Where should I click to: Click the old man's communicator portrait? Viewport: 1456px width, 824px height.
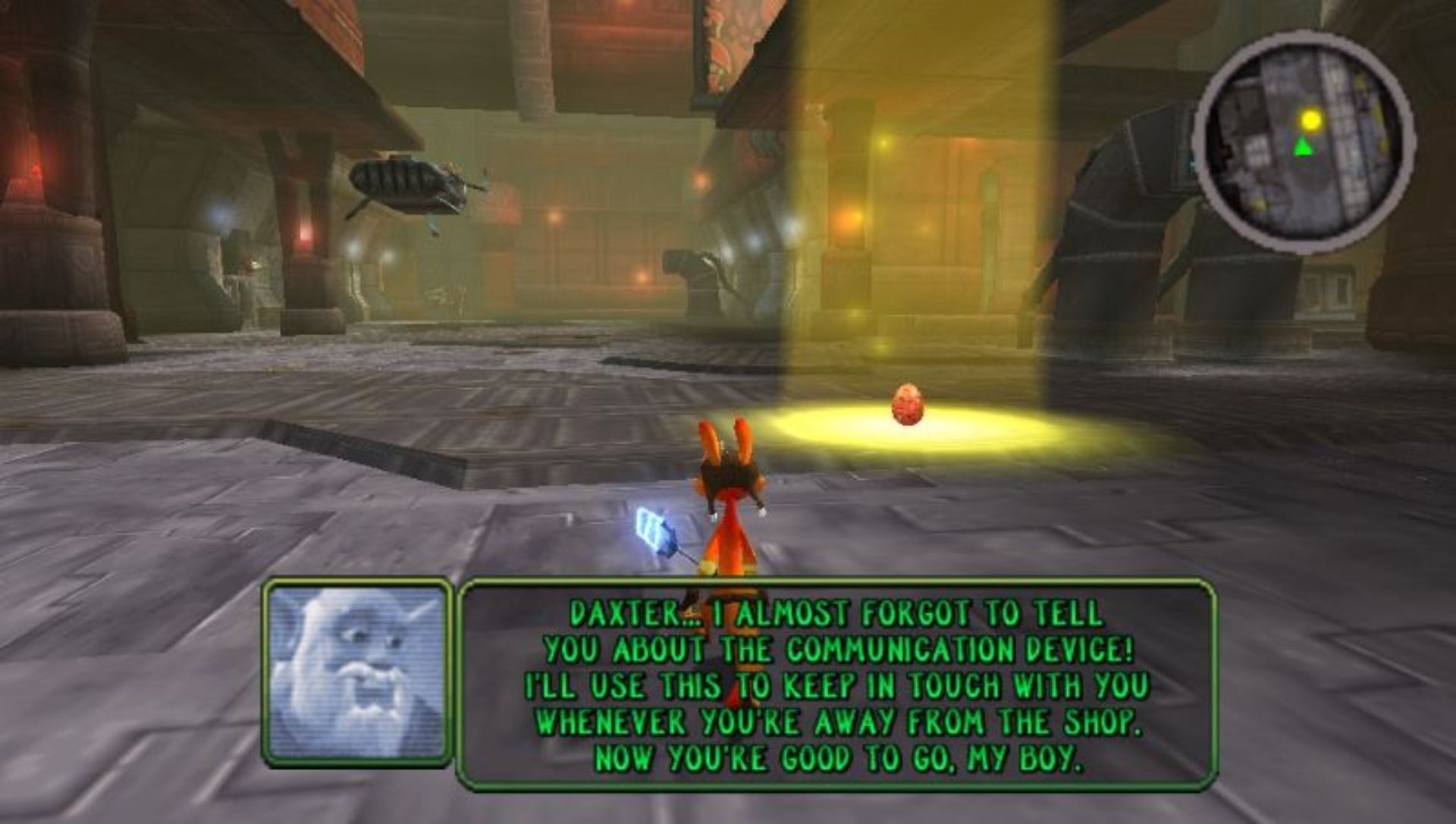tap(356, 673)
